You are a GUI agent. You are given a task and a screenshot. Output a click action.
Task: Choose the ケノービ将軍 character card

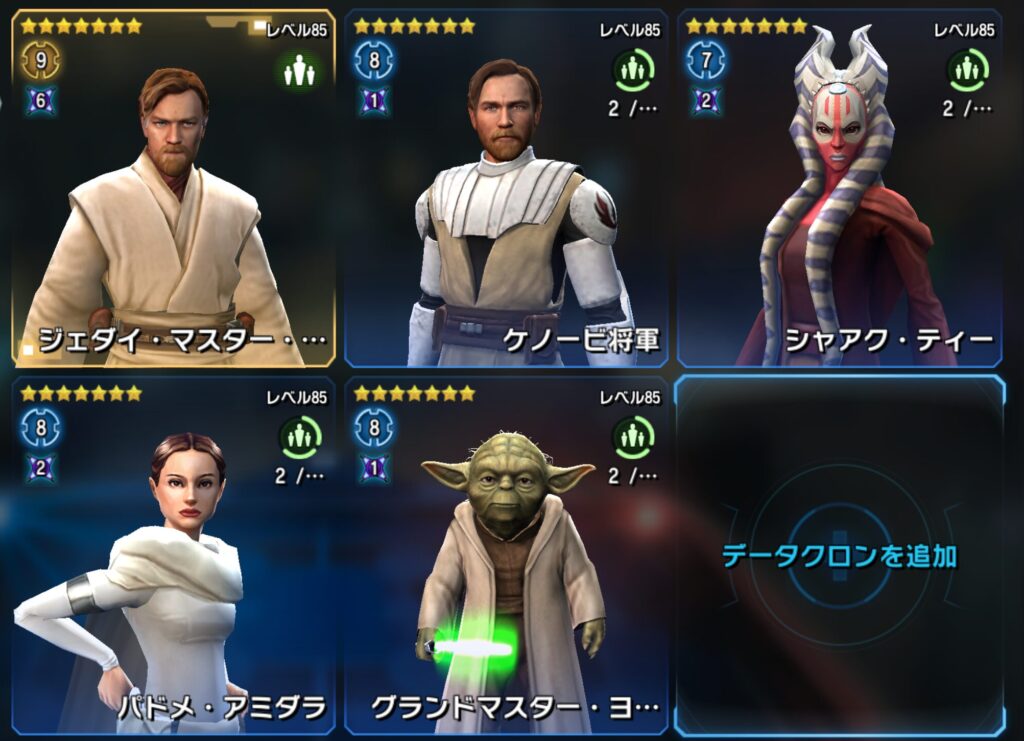[506, 190]
